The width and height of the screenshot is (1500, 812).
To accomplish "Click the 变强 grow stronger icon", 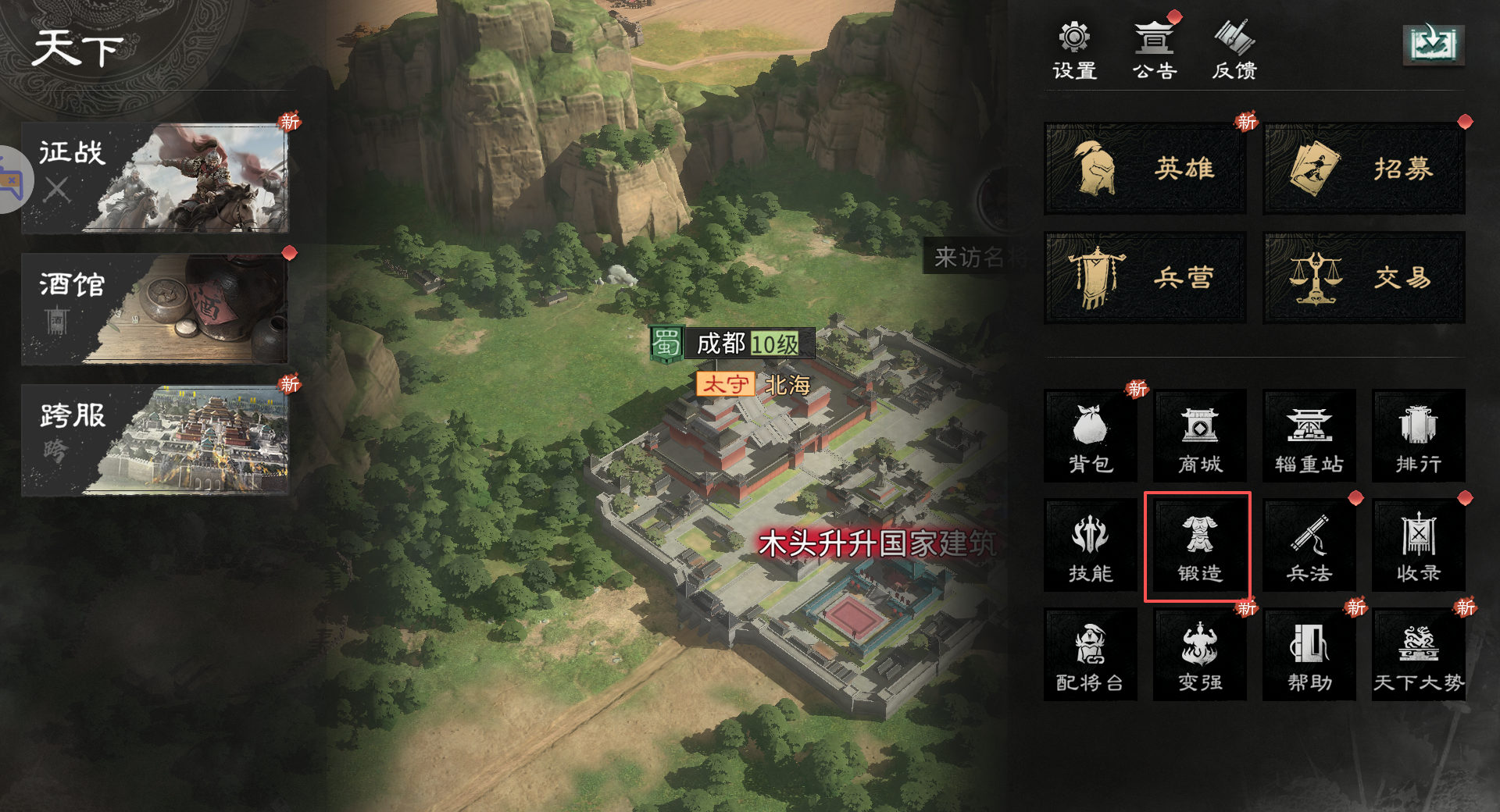I will coord(1199,654).
